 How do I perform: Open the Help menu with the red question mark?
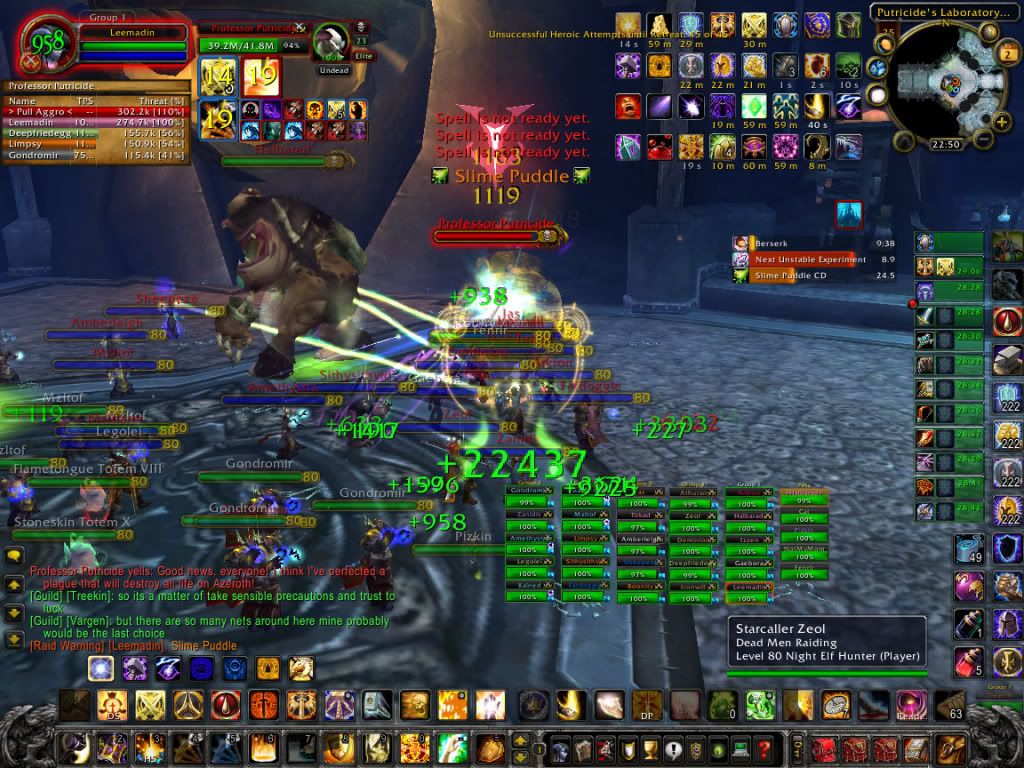tap(762, 748)
